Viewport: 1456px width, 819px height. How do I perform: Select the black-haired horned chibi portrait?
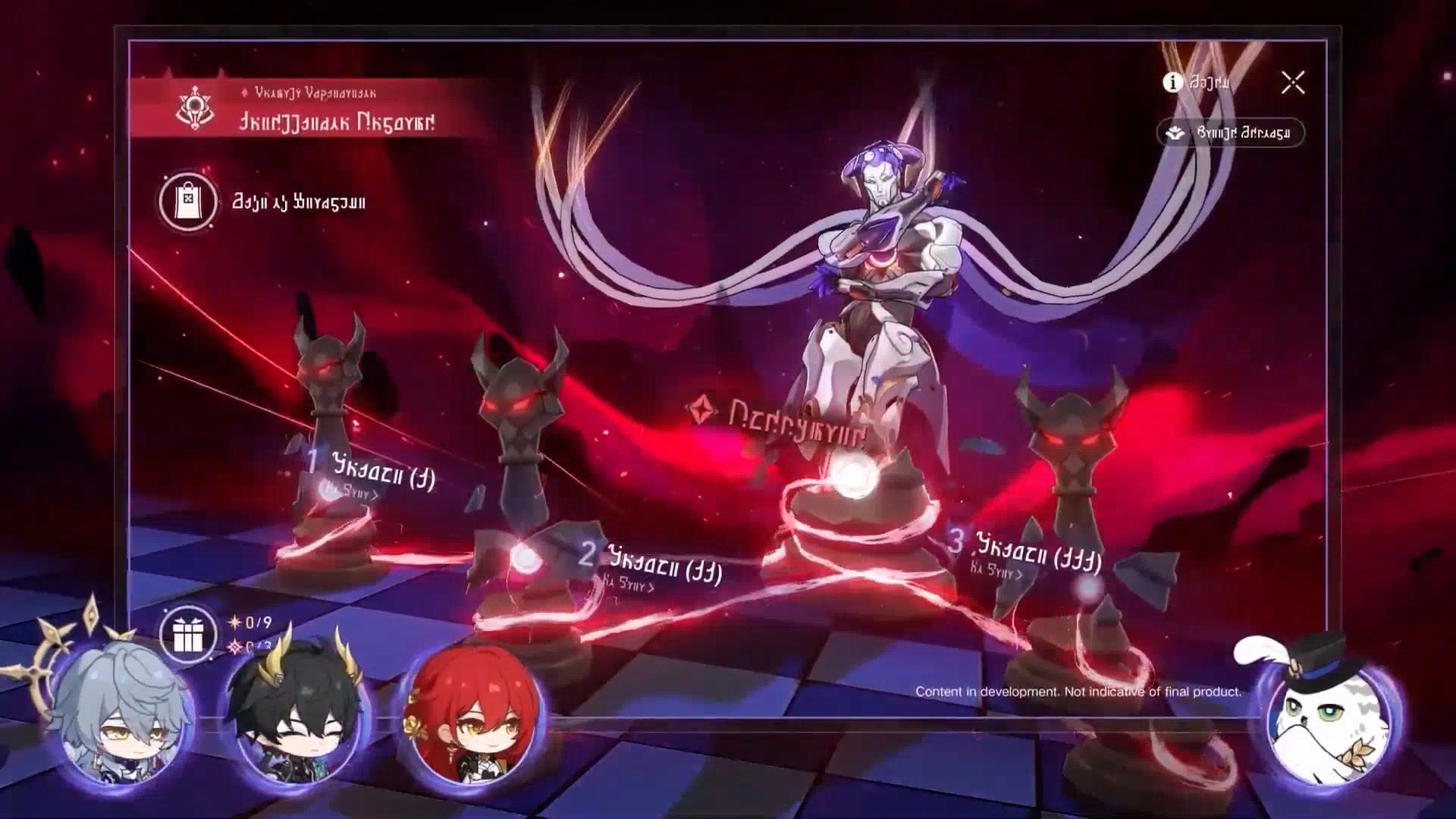tap(297, 719)
